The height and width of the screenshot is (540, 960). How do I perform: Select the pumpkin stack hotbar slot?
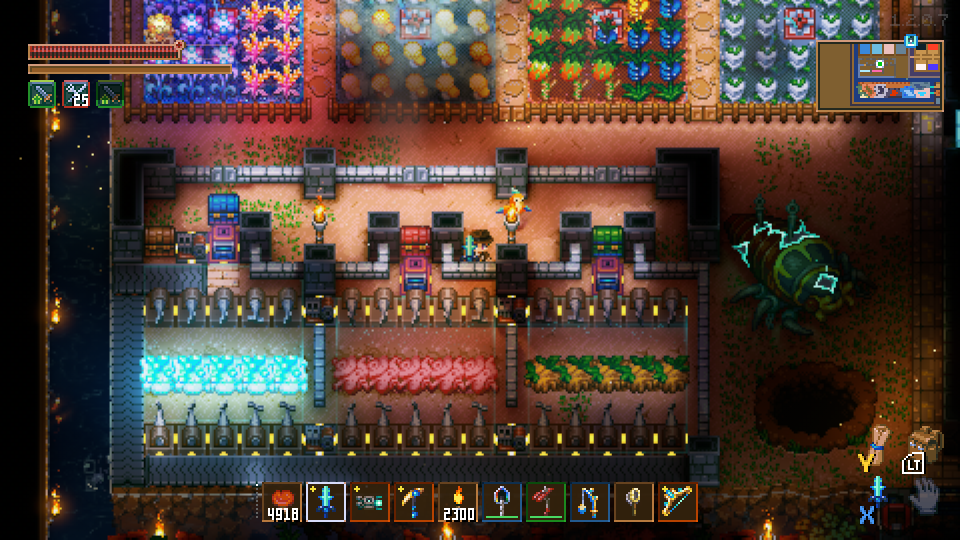coord(282,502)
